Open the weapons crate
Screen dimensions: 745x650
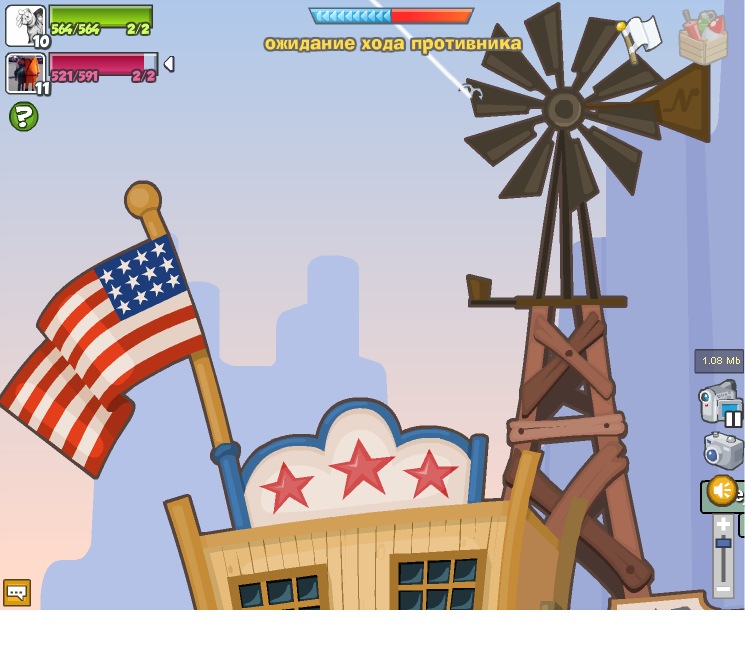(x=702, y=38)
